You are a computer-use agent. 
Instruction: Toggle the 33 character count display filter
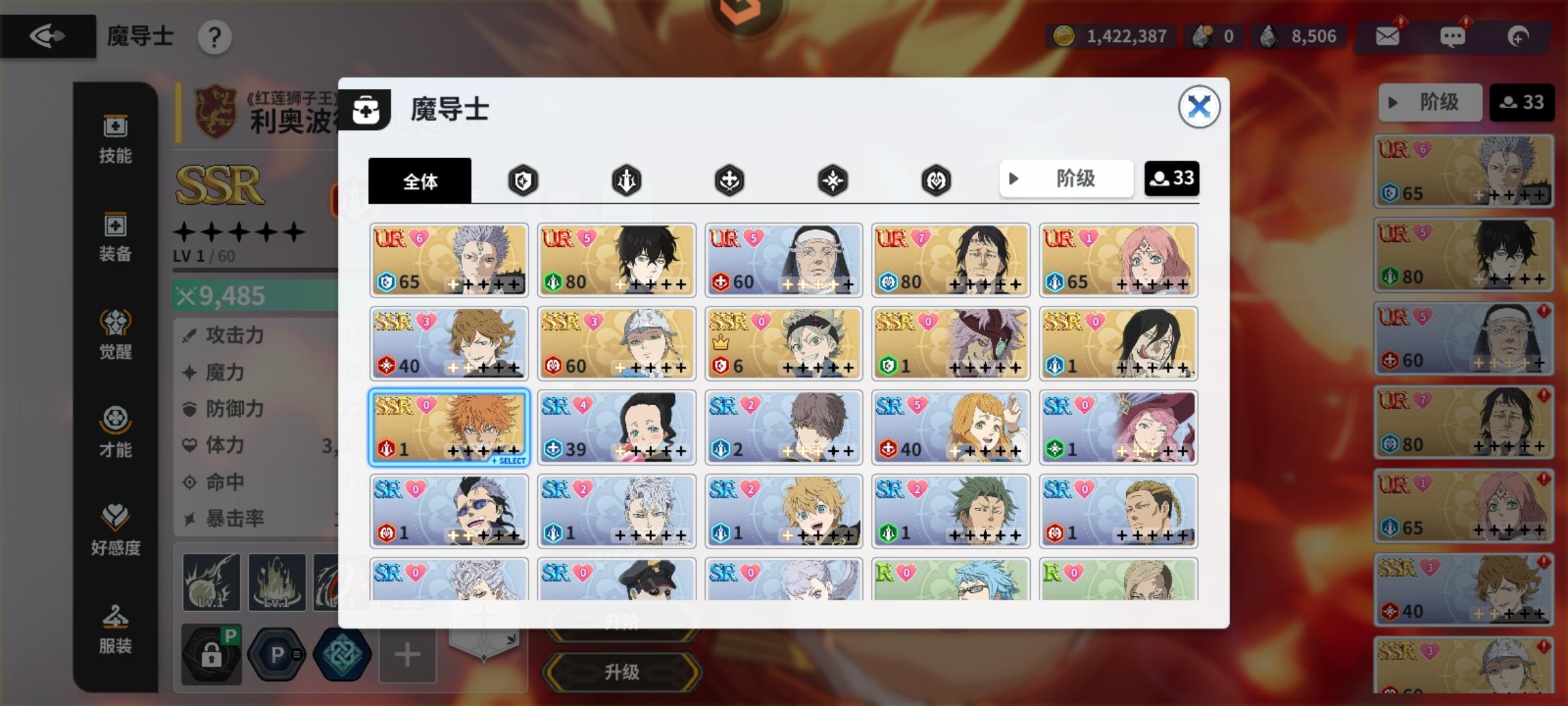click(x=1172, y=178)
